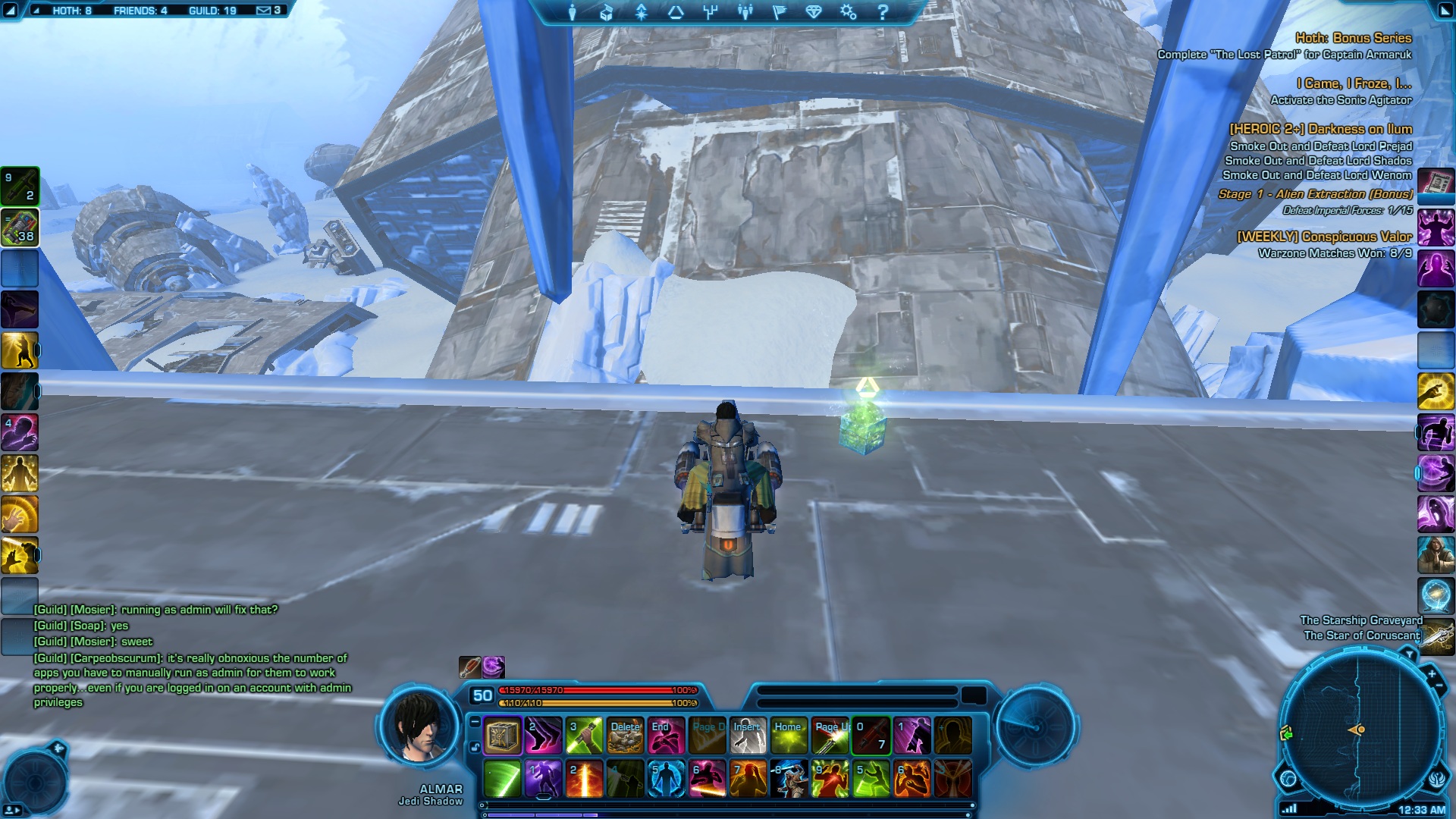Open the guild flag icon
Image resolution: width=1456 pixels, height=819 pixels.
click(780, 12)
